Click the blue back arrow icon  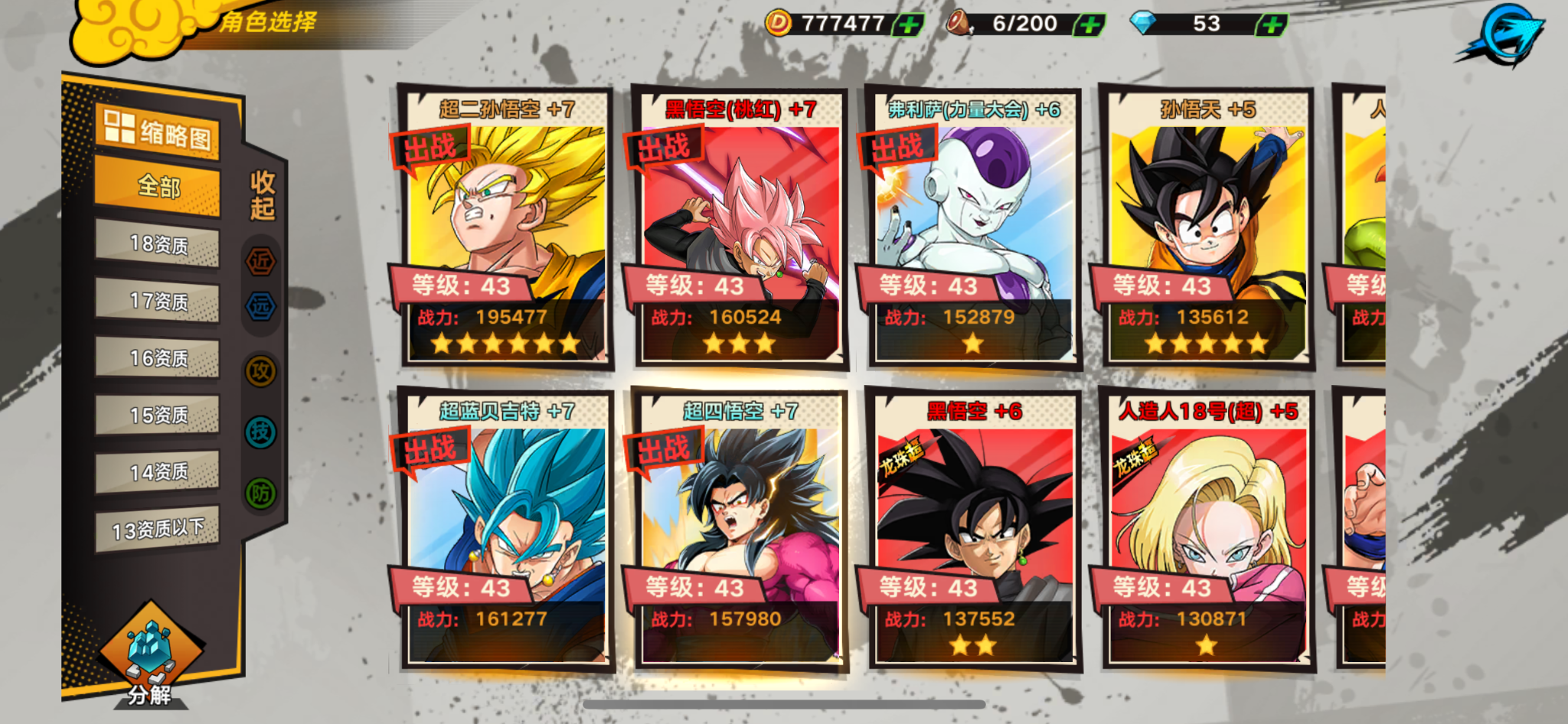point(1505,36)
